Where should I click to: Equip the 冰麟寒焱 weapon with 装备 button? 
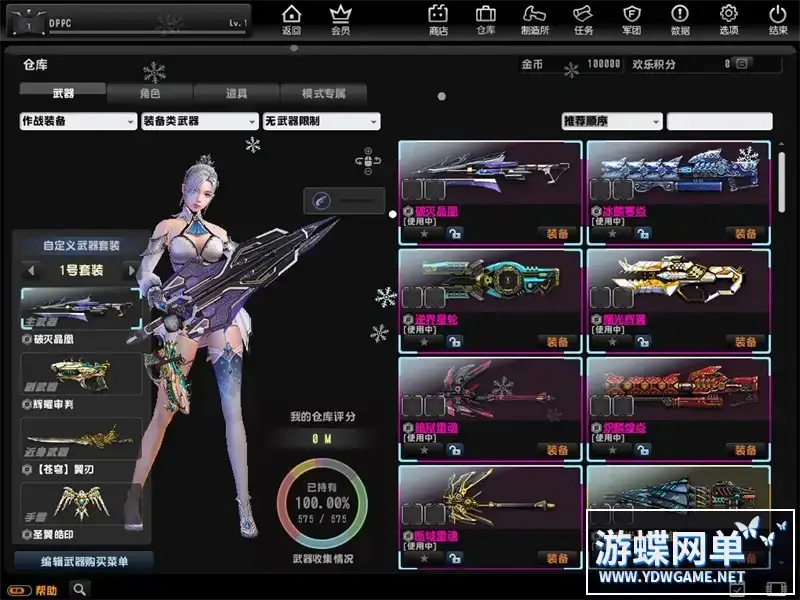pyautogui.click(x=745, y=233)
